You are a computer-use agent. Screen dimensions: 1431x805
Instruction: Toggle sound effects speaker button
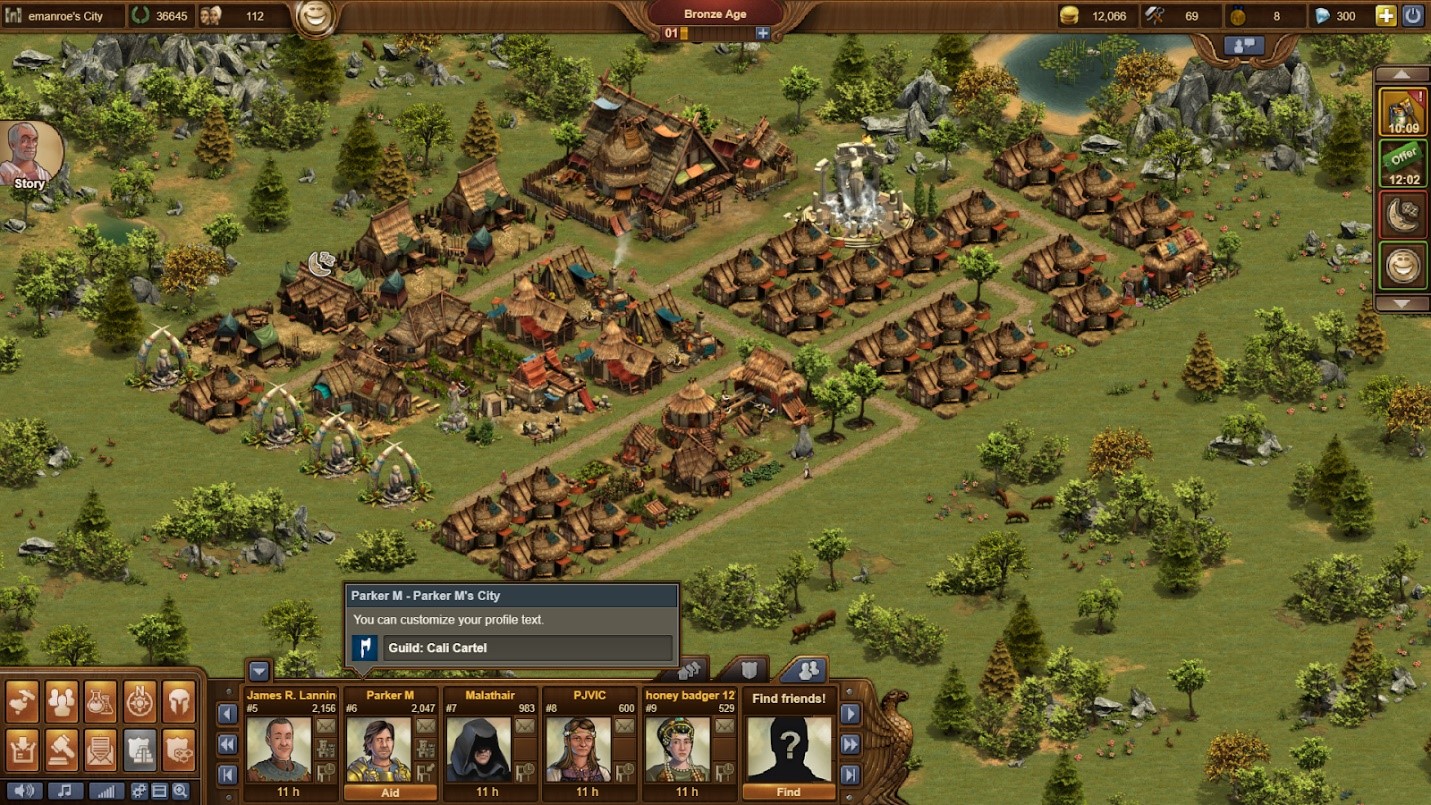click(x=23, y=791)
